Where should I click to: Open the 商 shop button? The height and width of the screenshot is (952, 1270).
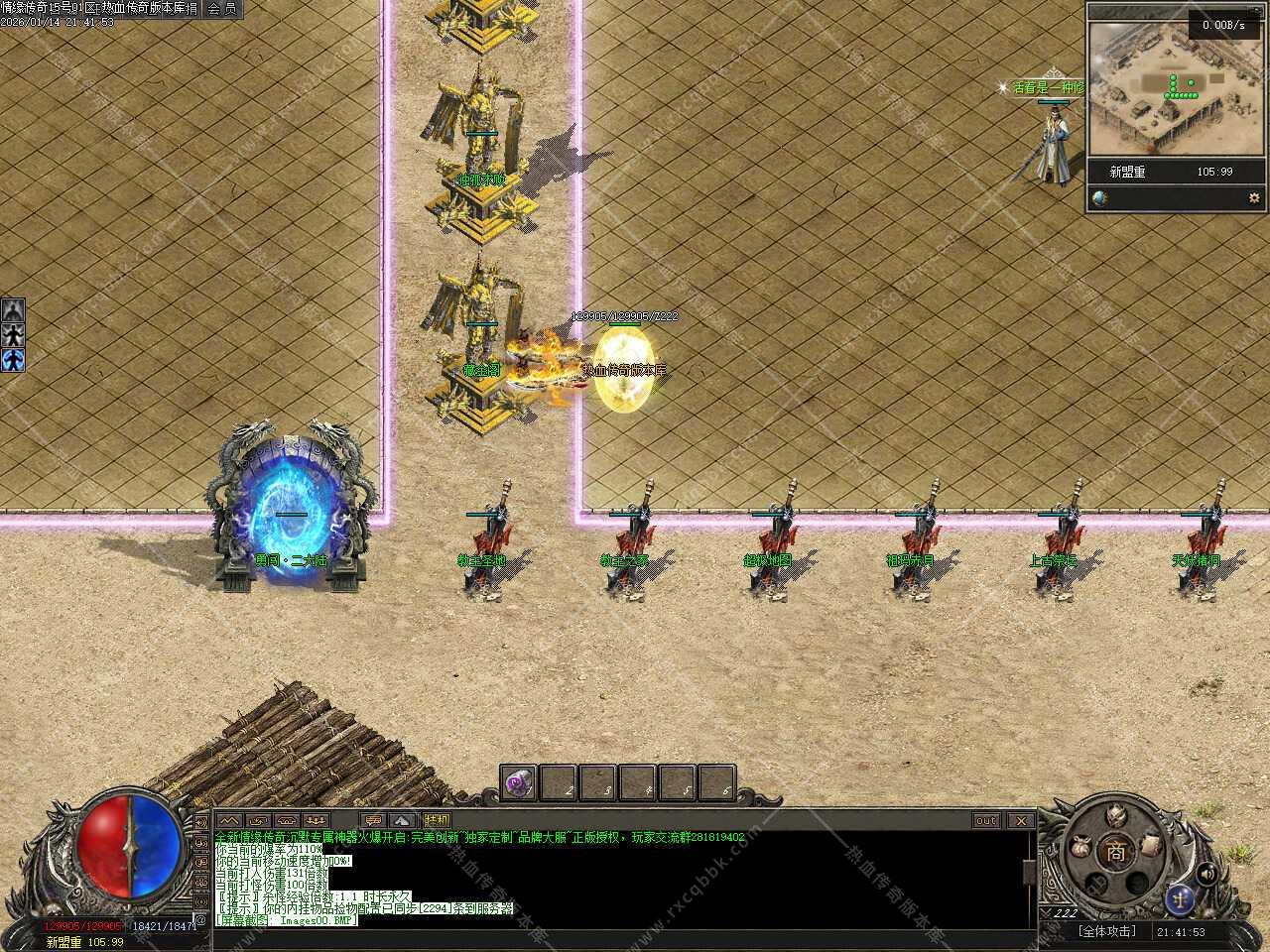point(1118,851)
